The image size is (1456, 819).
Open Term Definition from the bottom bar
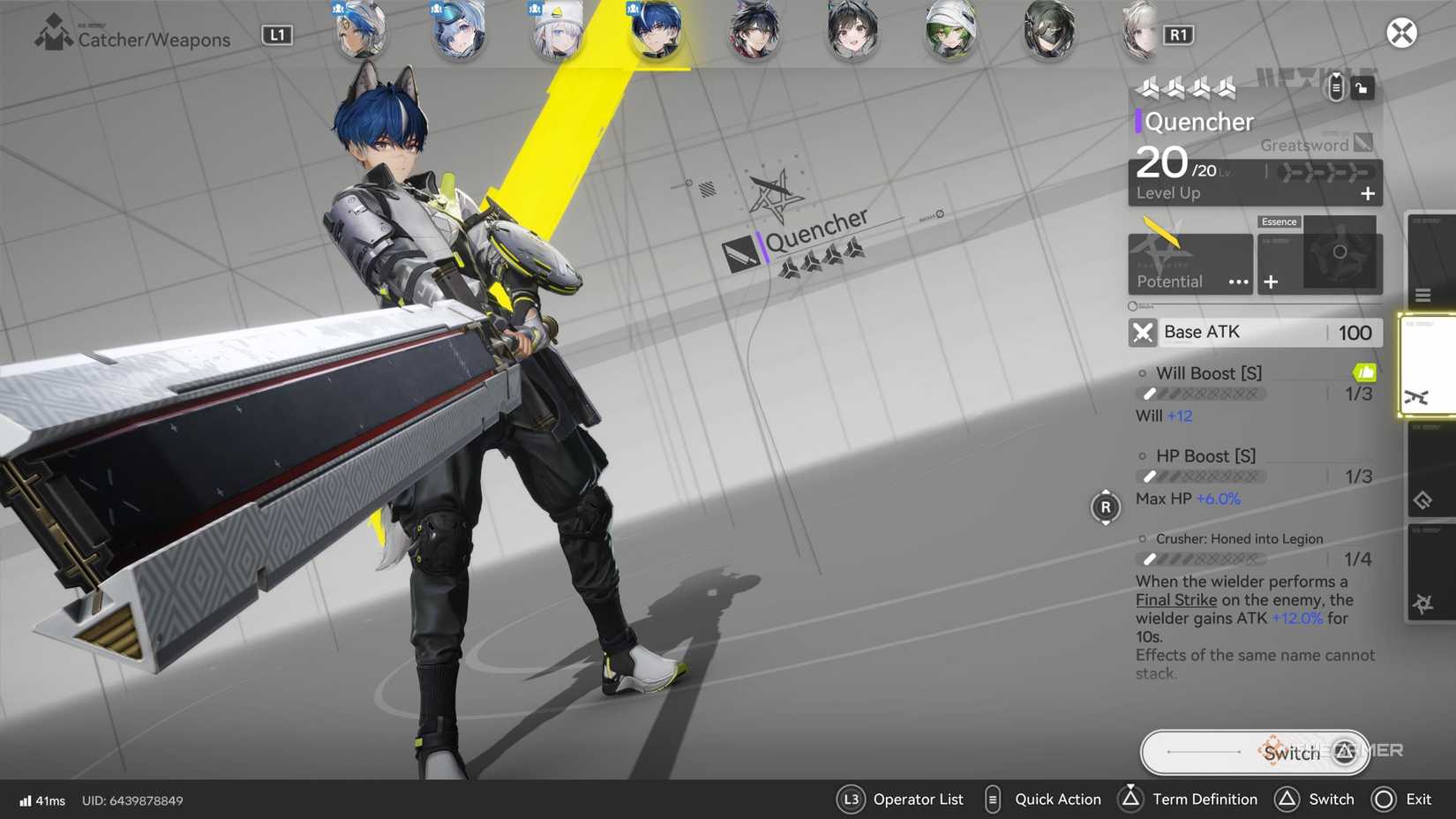[x=1133, y=799]
